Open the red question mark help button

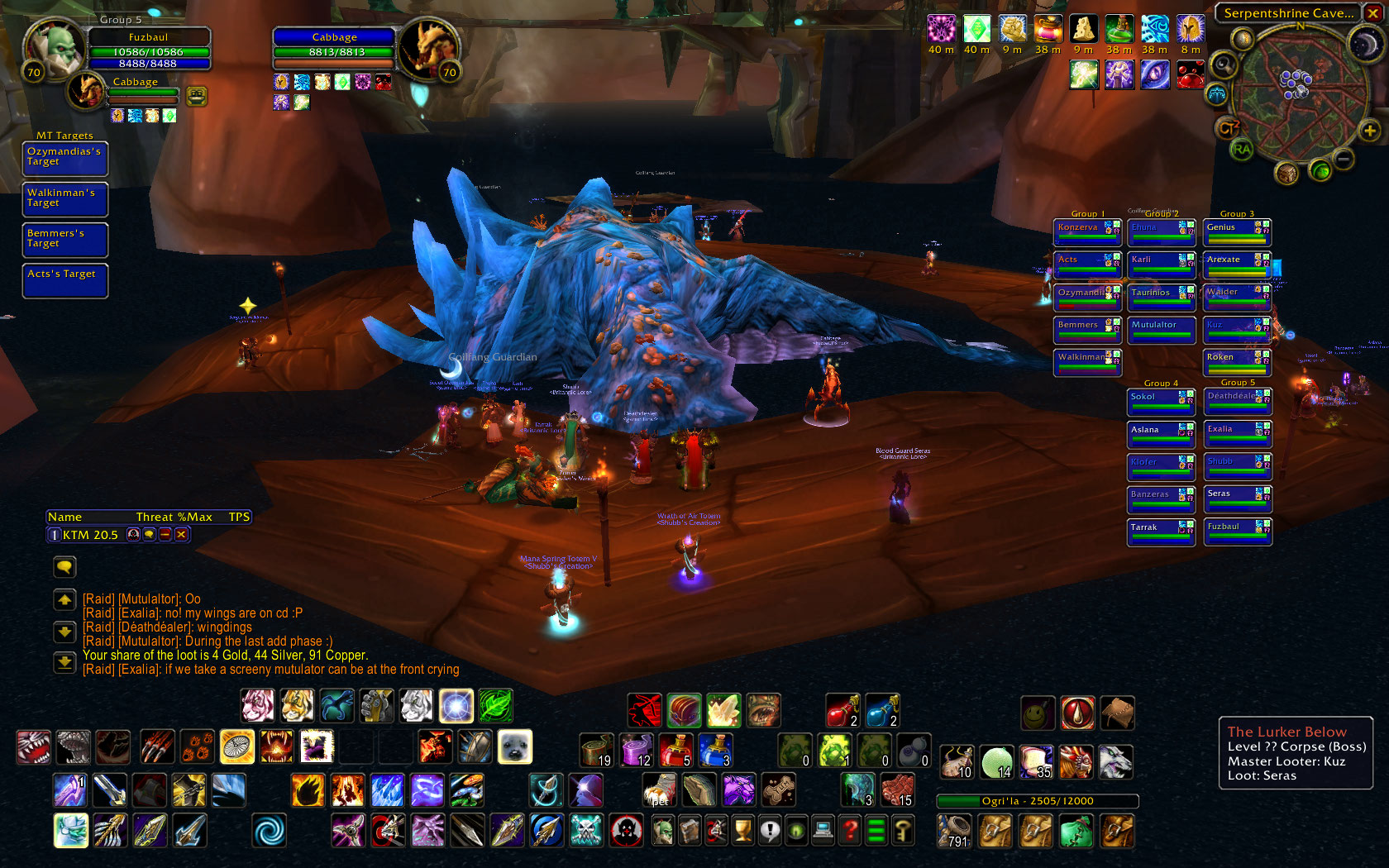click(x=850, y=830)
